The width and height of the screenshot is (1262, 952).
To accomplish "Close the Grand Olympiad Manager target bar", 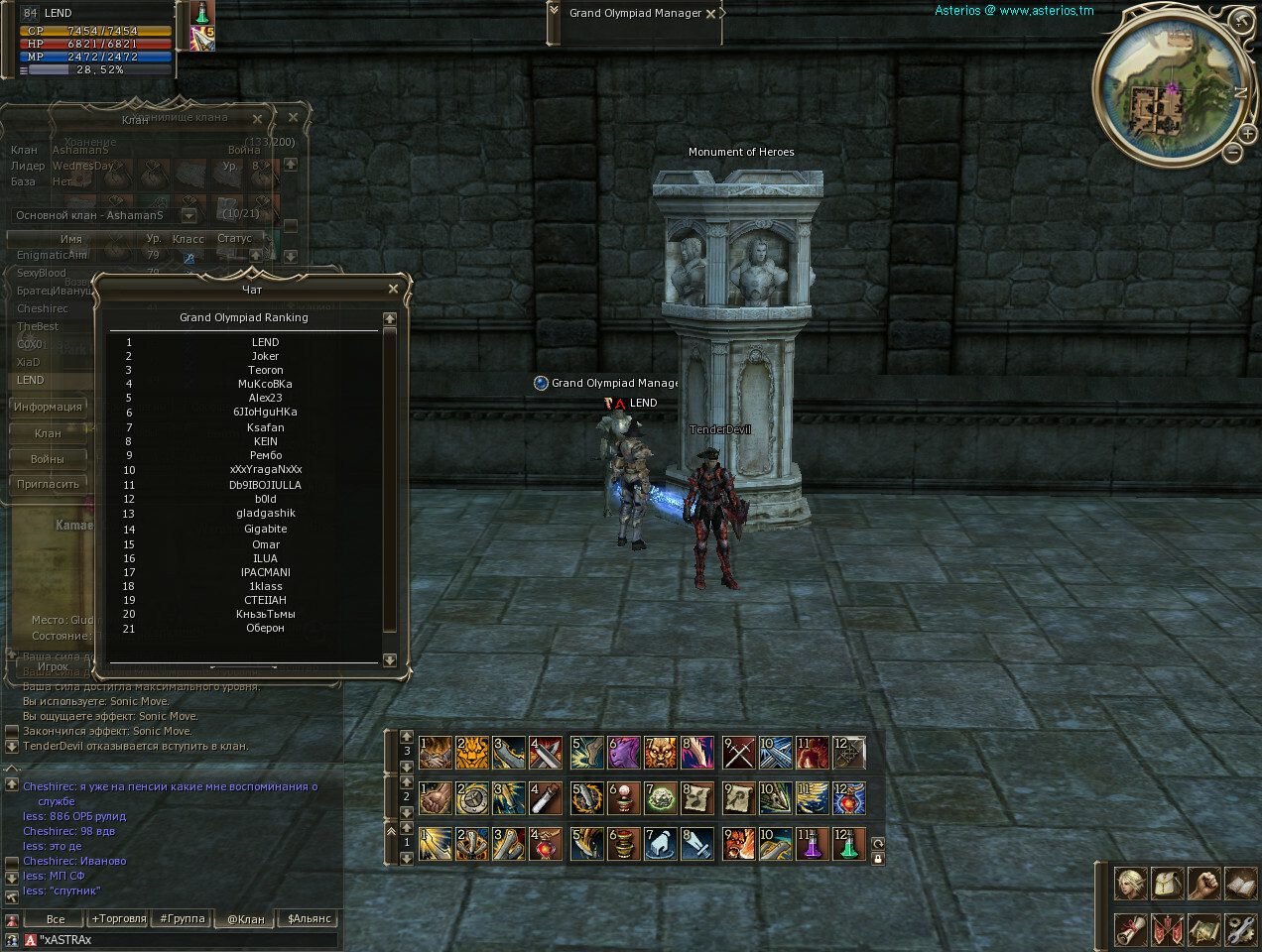I will [x=710, y=14].
